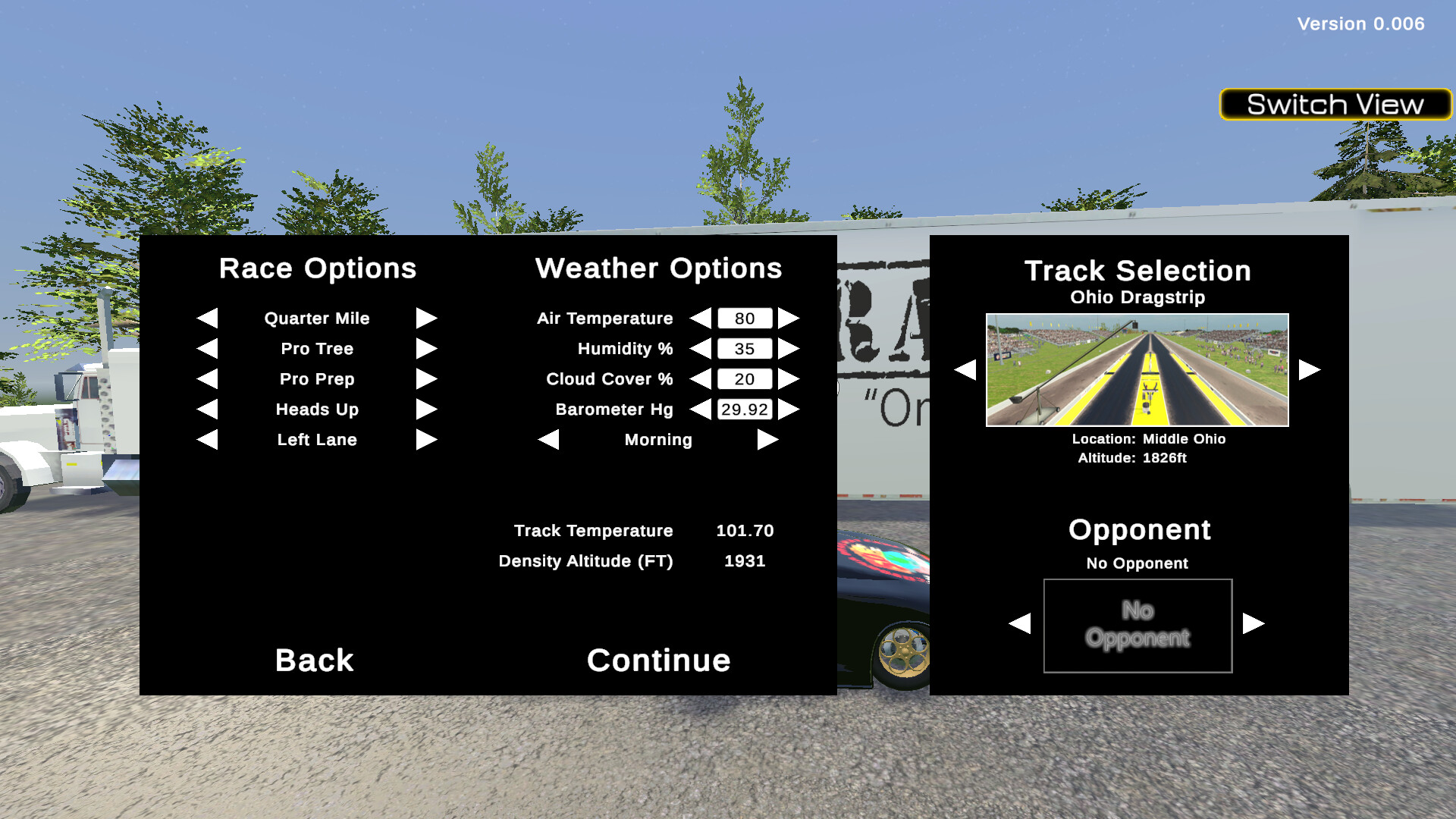
Task: Lower the Barometer Hg value
Action: coord(702,409)
